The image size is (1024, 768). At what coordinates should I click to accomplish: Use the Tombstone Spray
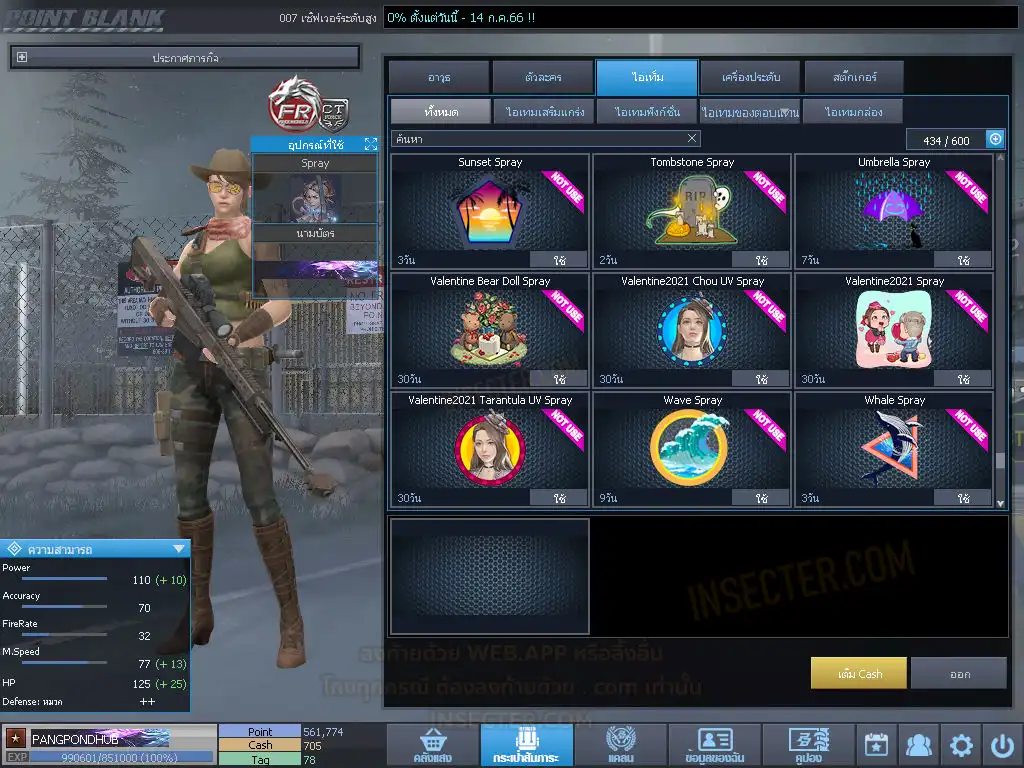coord(761,260)
